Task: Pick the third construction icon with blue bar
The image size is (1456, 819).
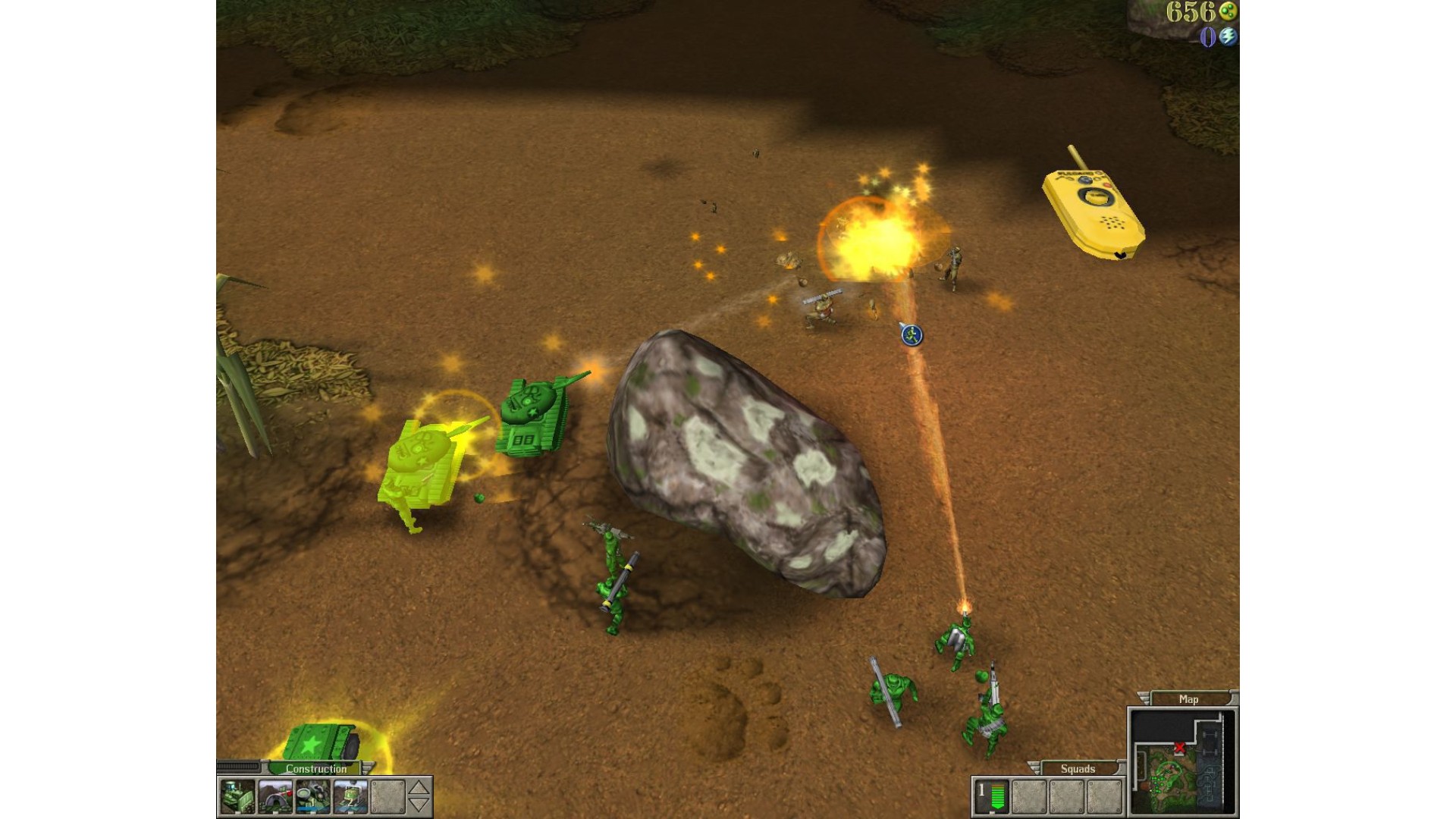Action: [312, 797]
